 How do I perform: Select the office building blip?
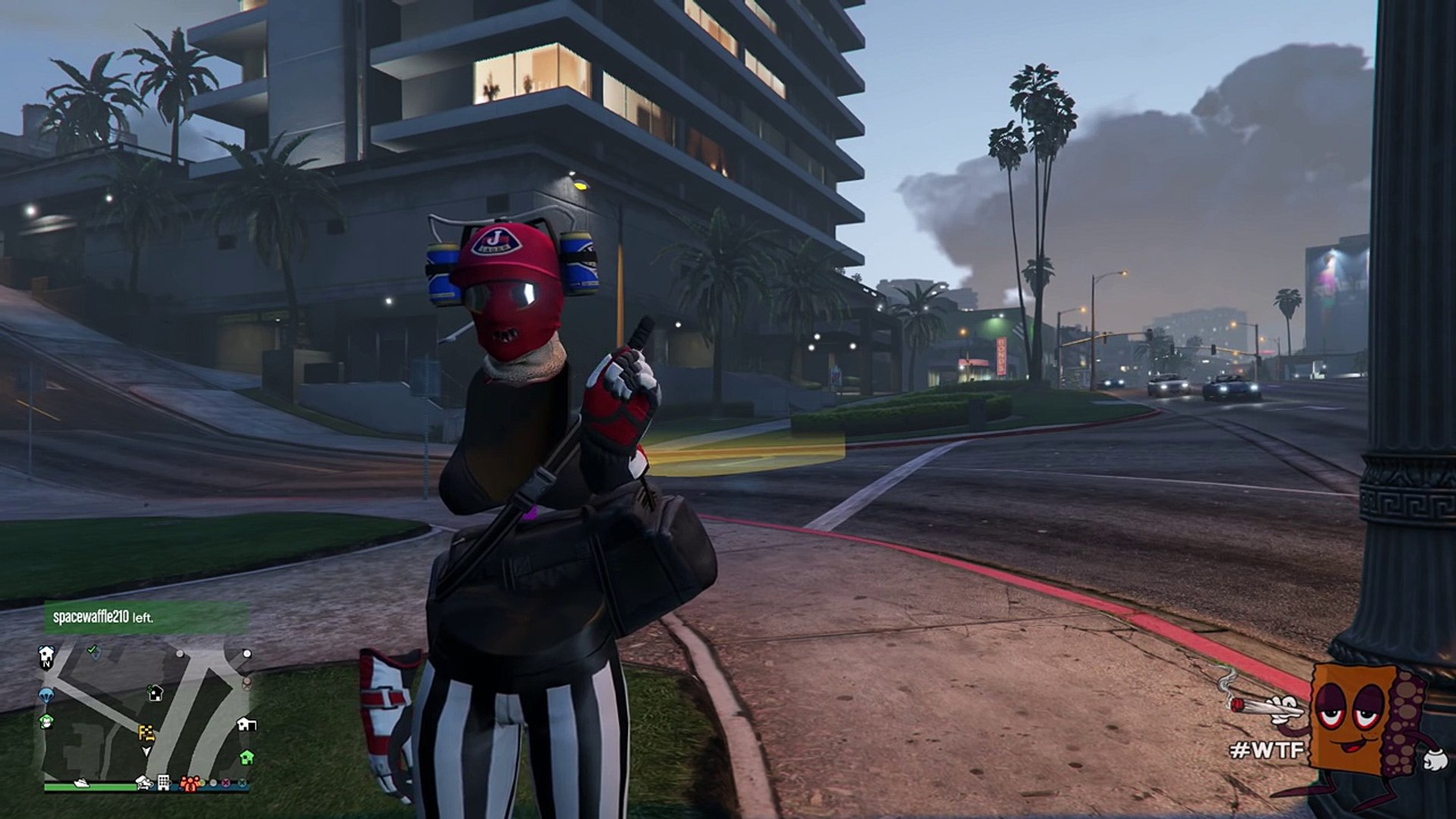tap(163, 782)
